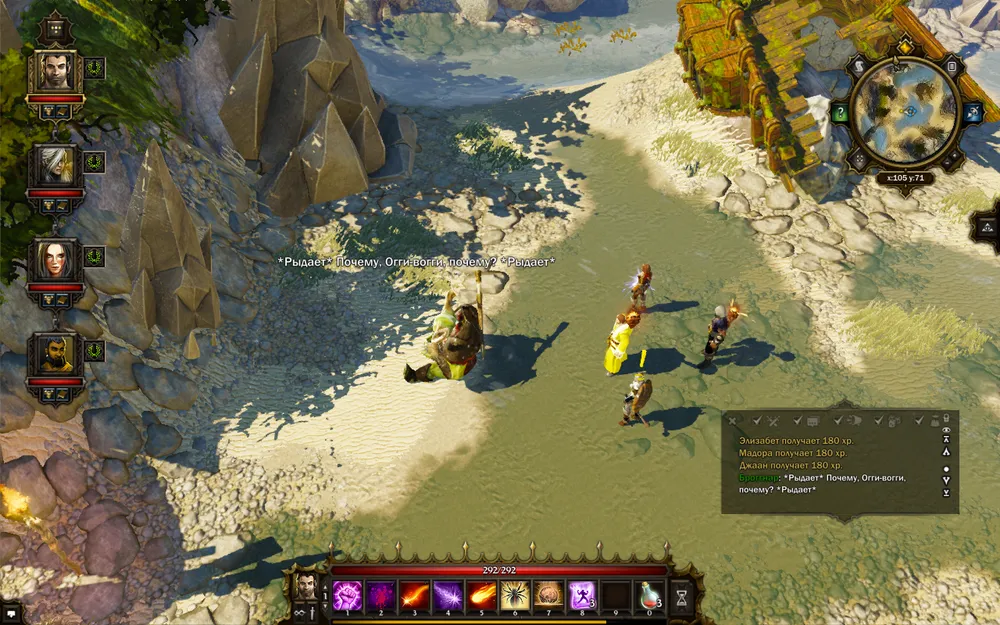1000x625 pixels.
Task: Activate the purple lightning burst skill in slot 4
Action: click(x=448, y=595)
